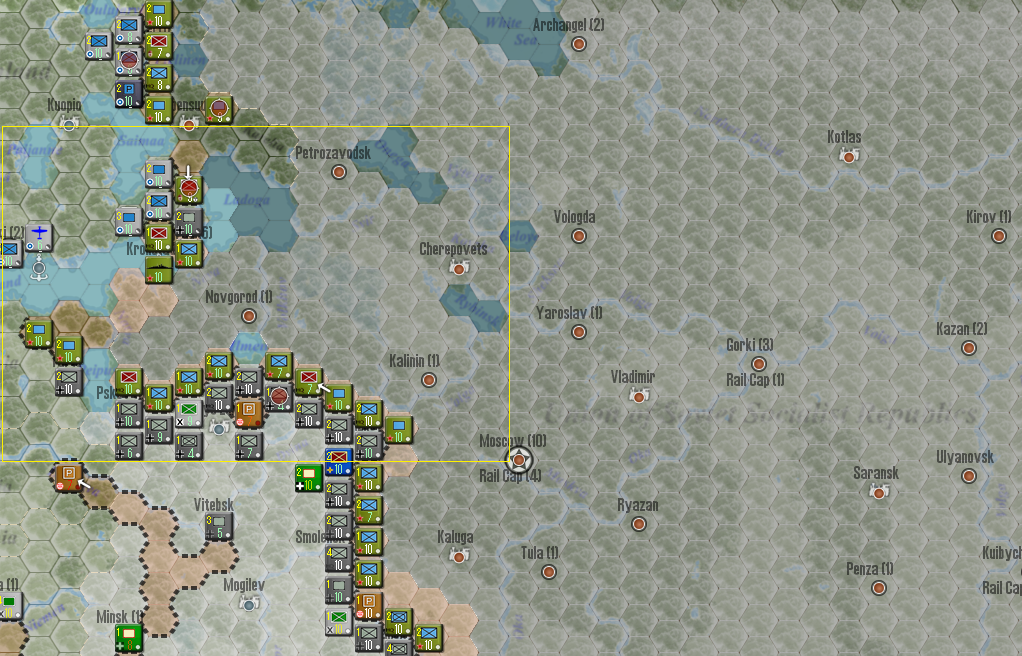Click the Novgorod city marker
This screenshot has height=656, width=1022.
(249, 316)
